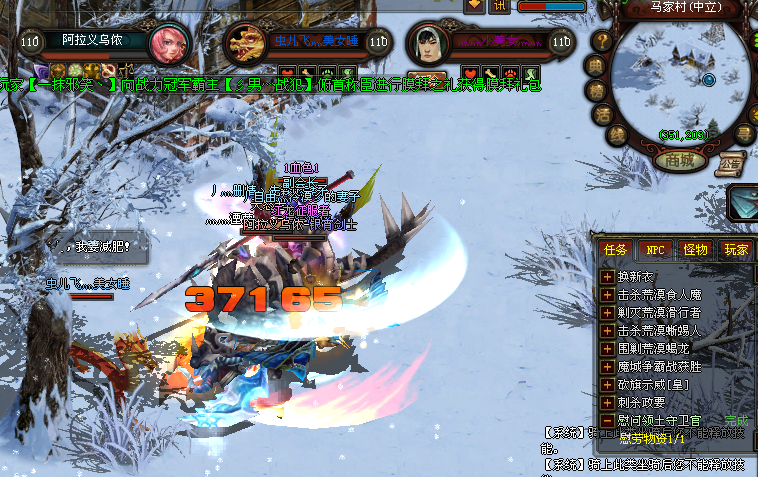Open the 活 activity button
Screen dimensions: 758x477
pos(603,114)
